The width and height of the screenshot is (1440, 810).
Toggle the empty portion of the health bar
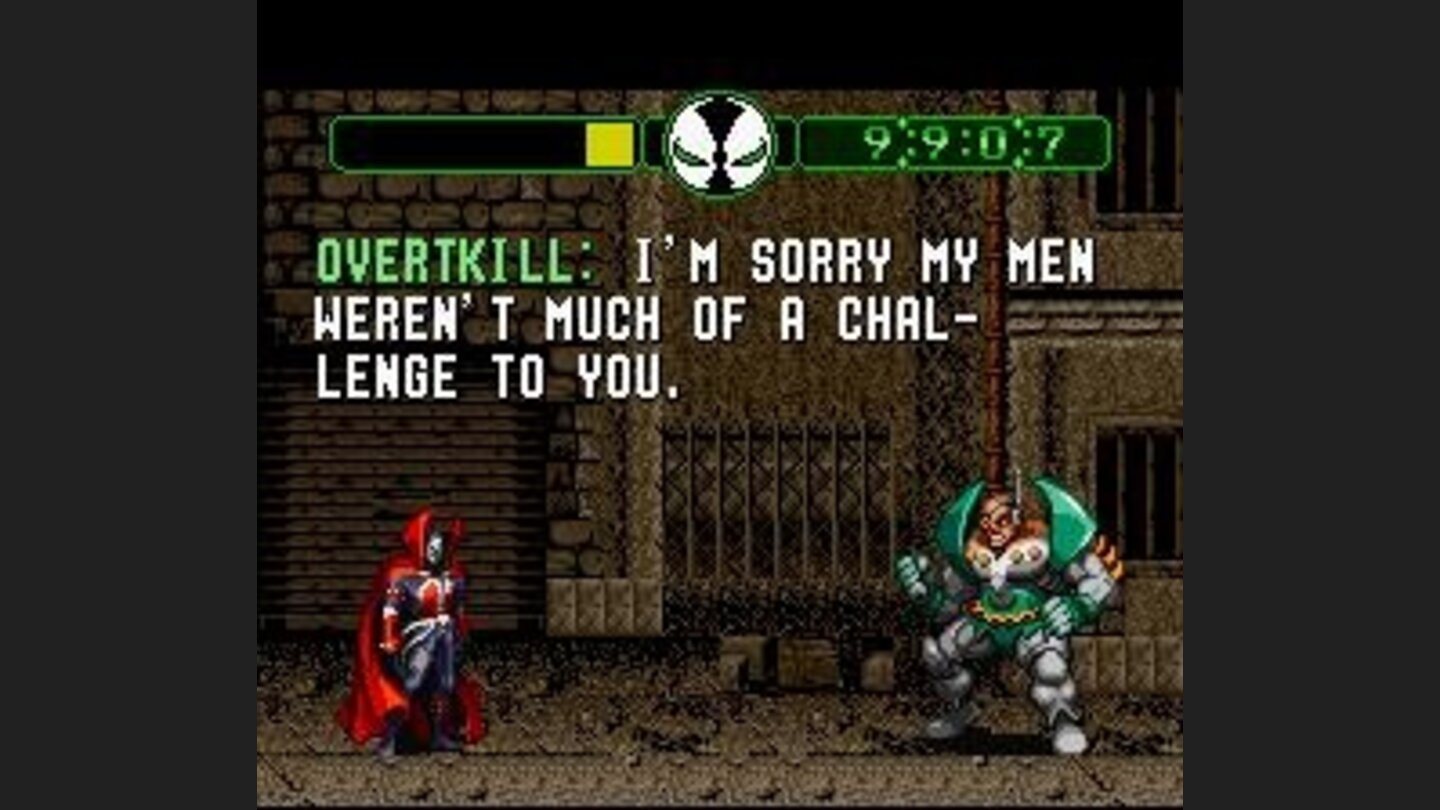point(460,145)
